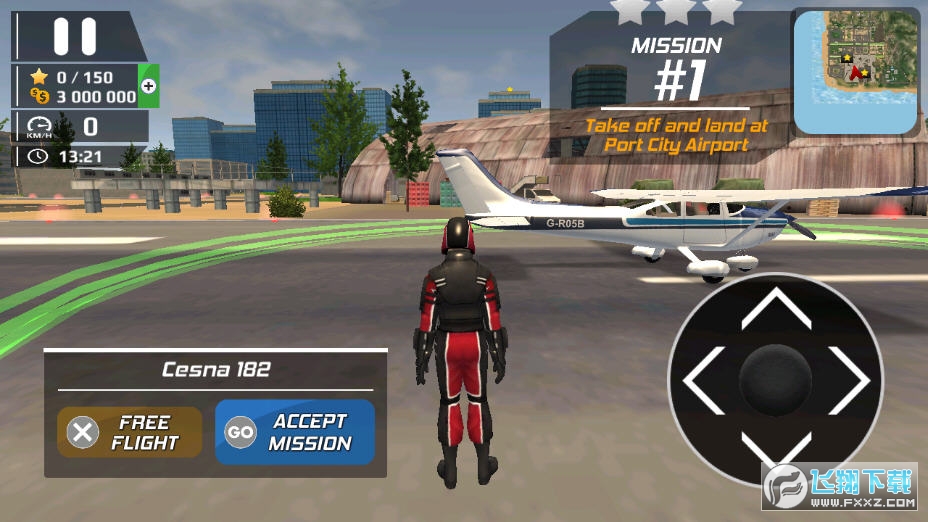The image size is (928, 522).
Task: Tap the right arrow on the movement pad
Action: pos(852,381)
